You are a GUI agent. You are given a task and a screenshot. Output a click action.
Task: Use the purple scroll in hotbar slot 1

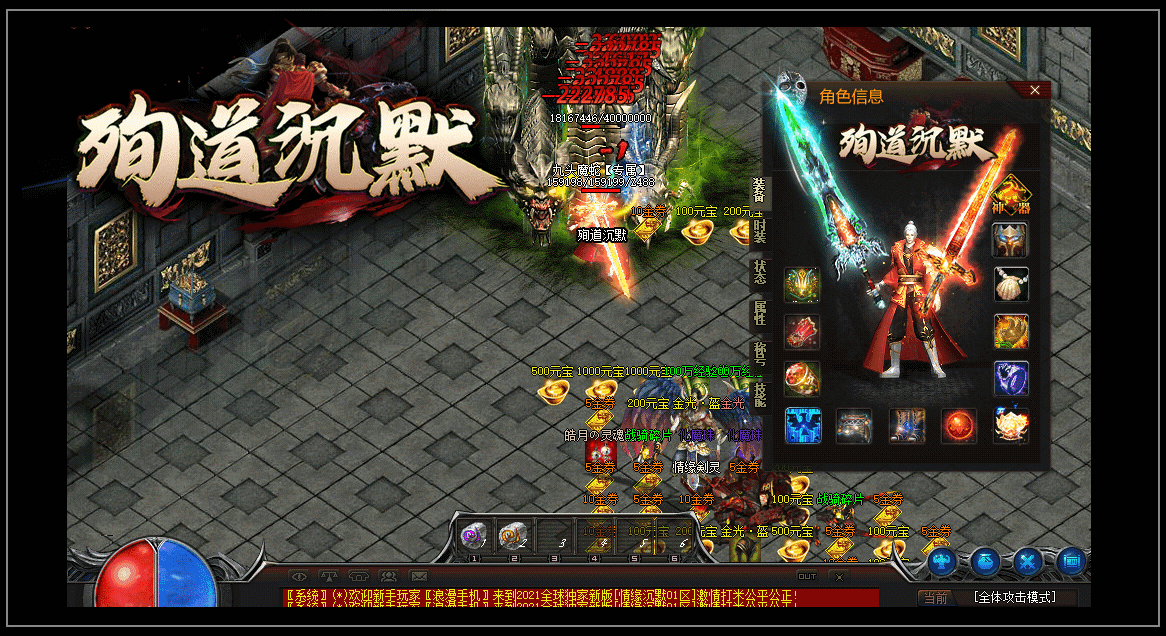(x=473, y=536)
